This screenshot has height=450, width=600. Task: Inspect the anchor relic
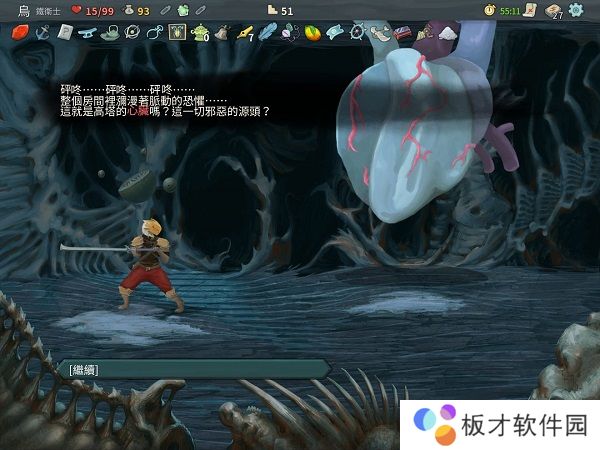tap(42, 32)
